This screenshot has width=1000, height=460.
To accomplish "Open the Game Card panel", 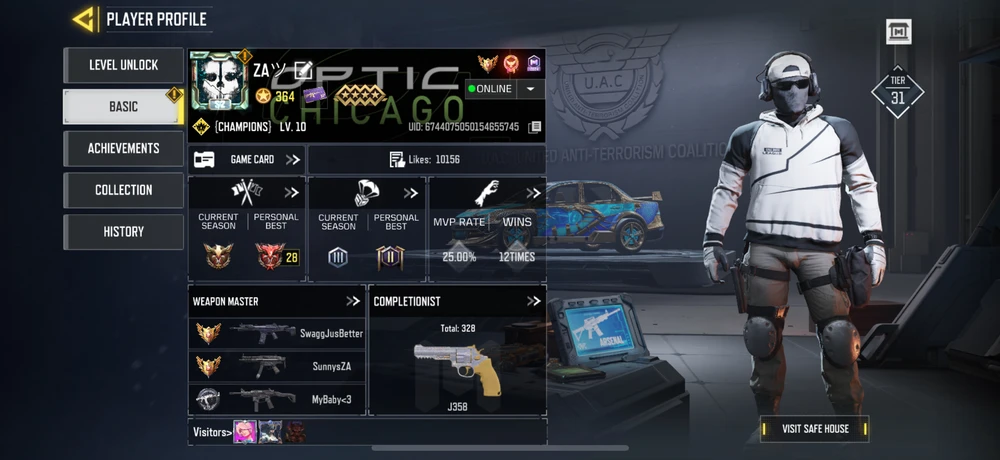I will (x=247, y=159).
